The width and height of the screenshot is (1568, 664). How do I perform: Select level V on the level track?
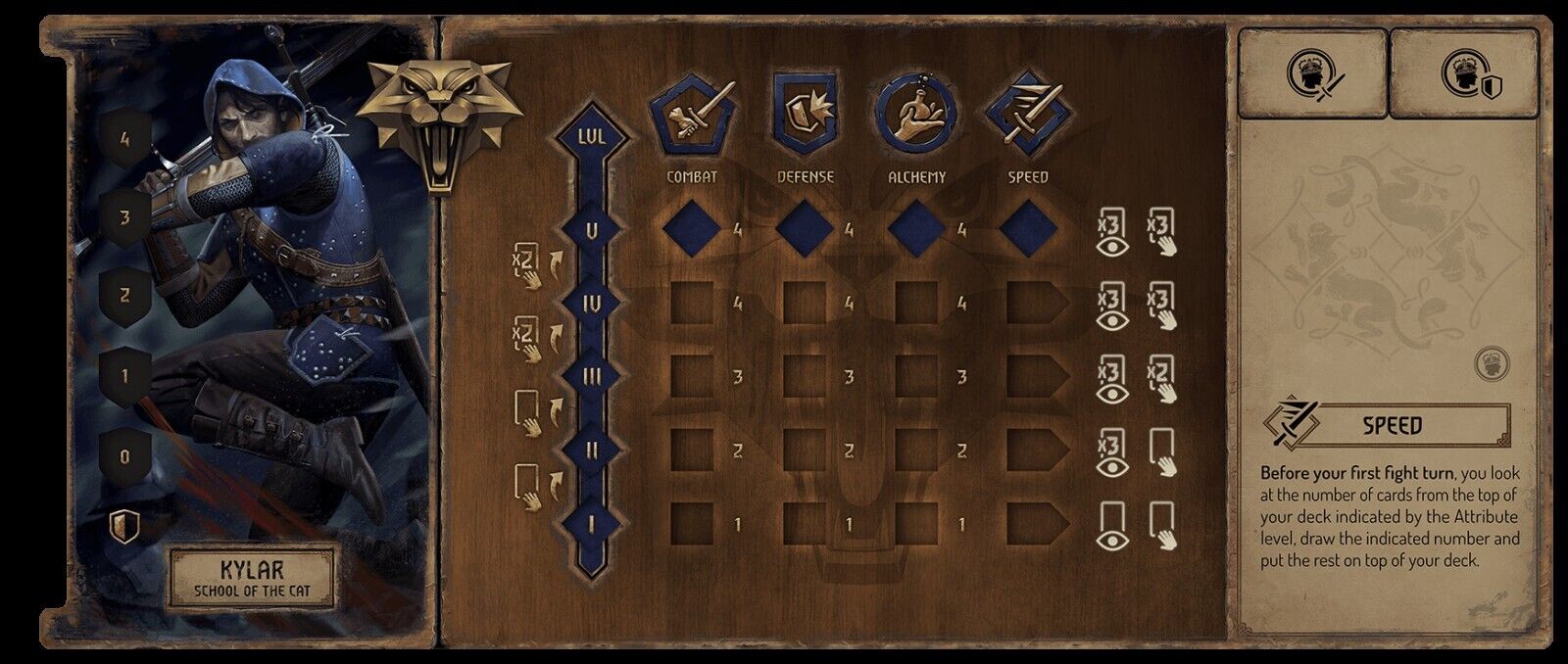(592, 231)
